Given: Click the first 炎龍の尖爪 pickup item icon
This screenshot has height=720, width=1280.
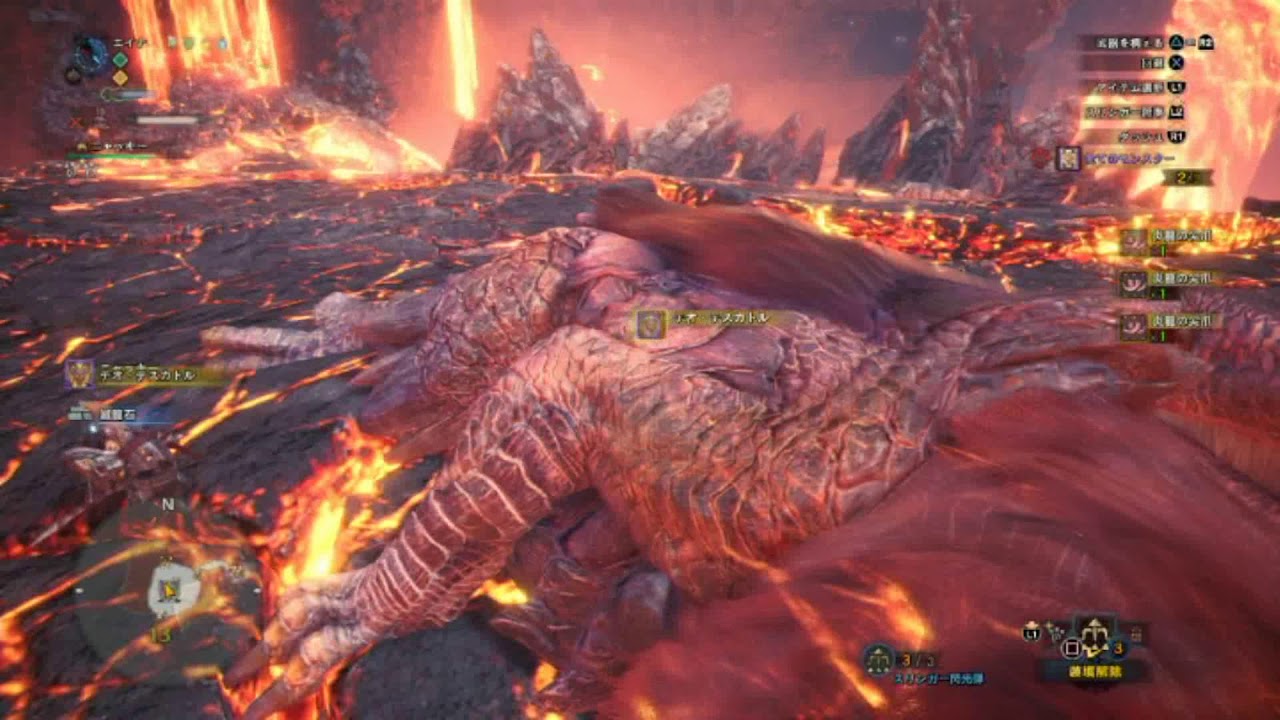Looking at the screenshot, I should click(x=1134, y=241).
